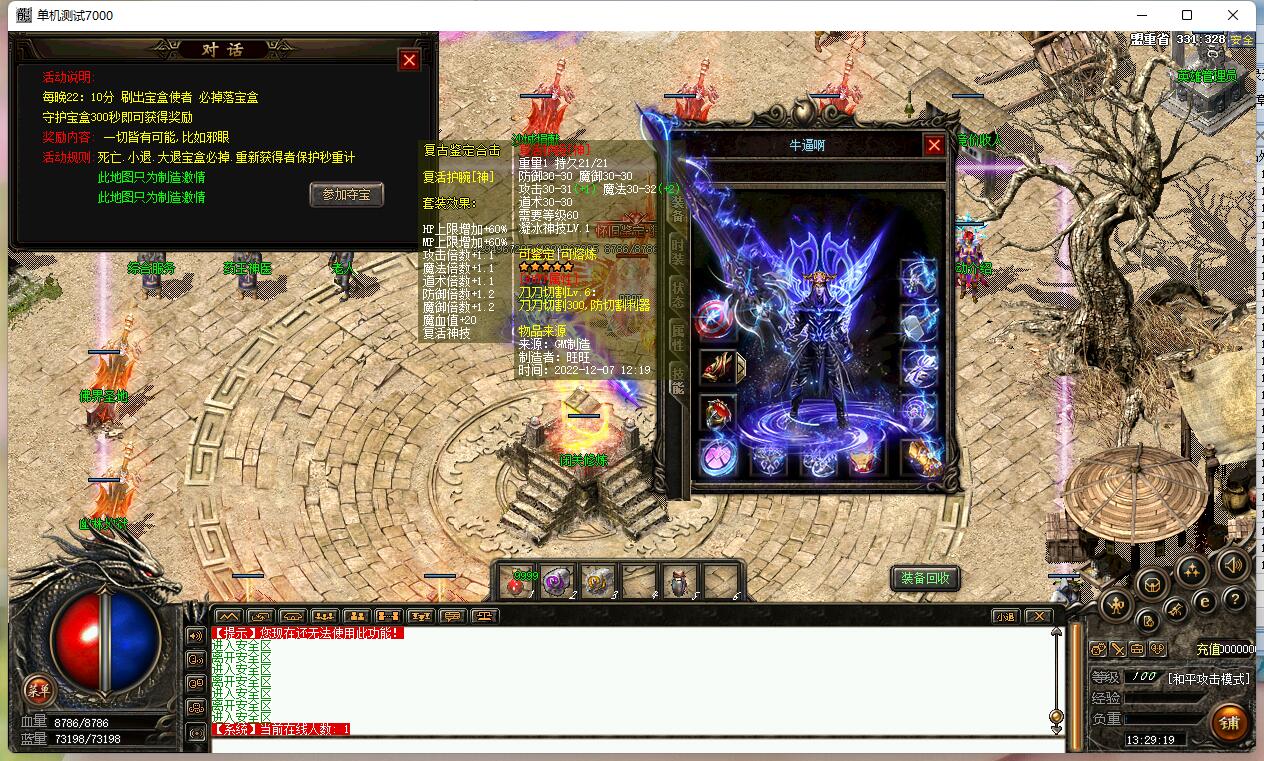
Task: Click the 小退 logout button
Action: [1005, 616]
